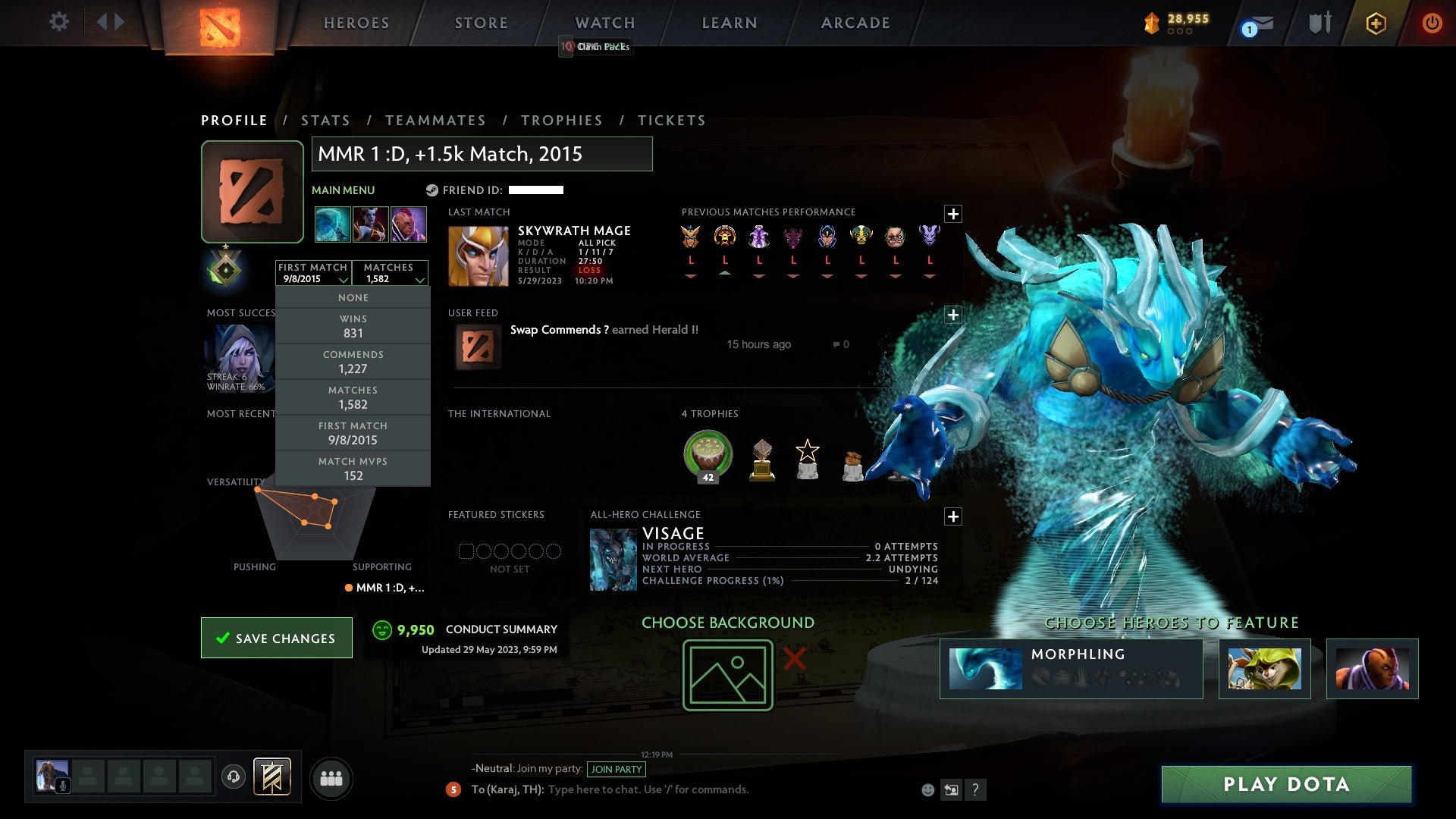Open the settings gear
The height and width of the screenshot is (819, 1456).
click(58, 22)
